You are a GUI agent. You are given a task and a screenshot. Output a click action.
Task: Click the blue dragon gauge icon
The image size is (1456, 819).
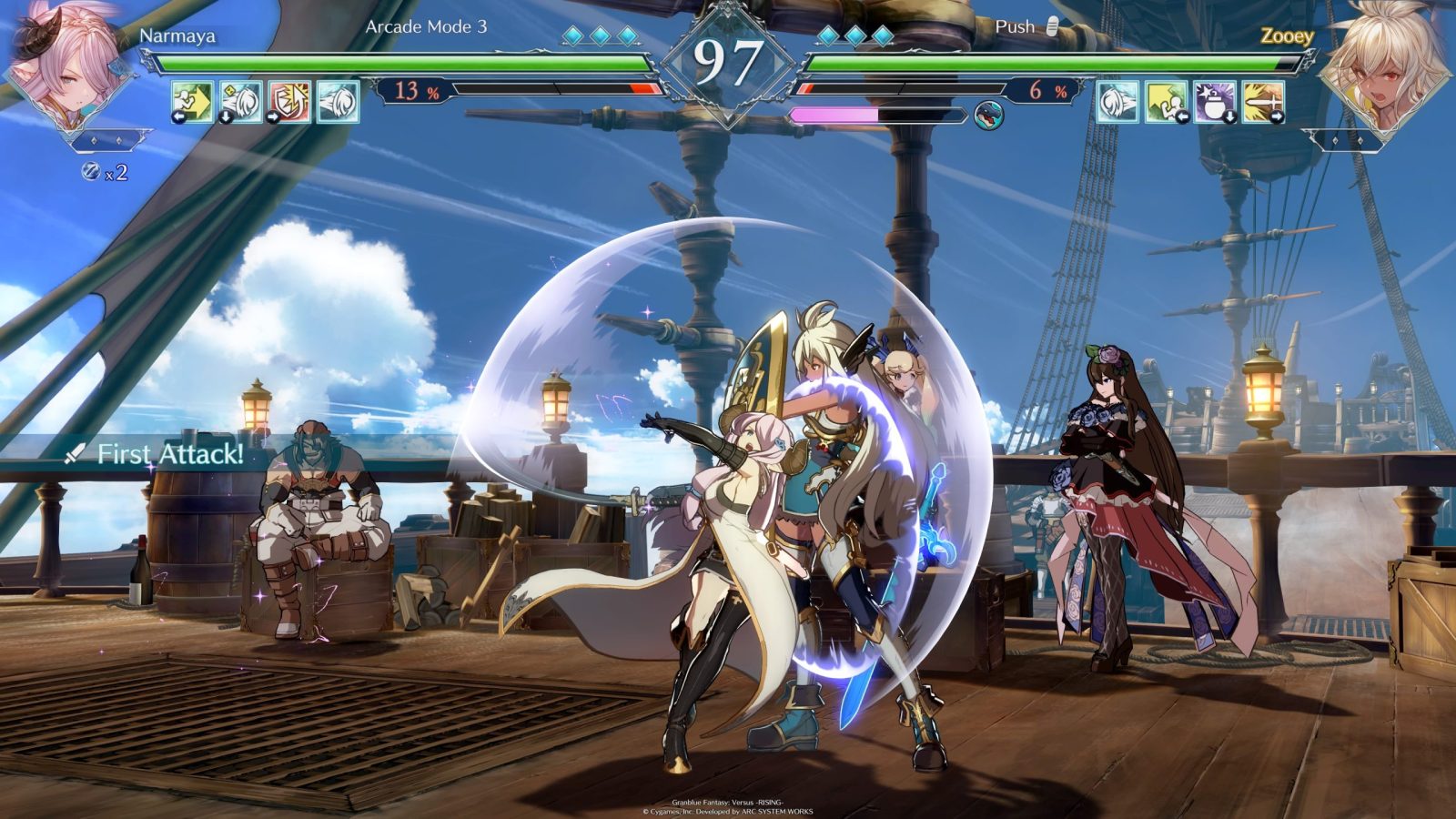click(988, 116)
